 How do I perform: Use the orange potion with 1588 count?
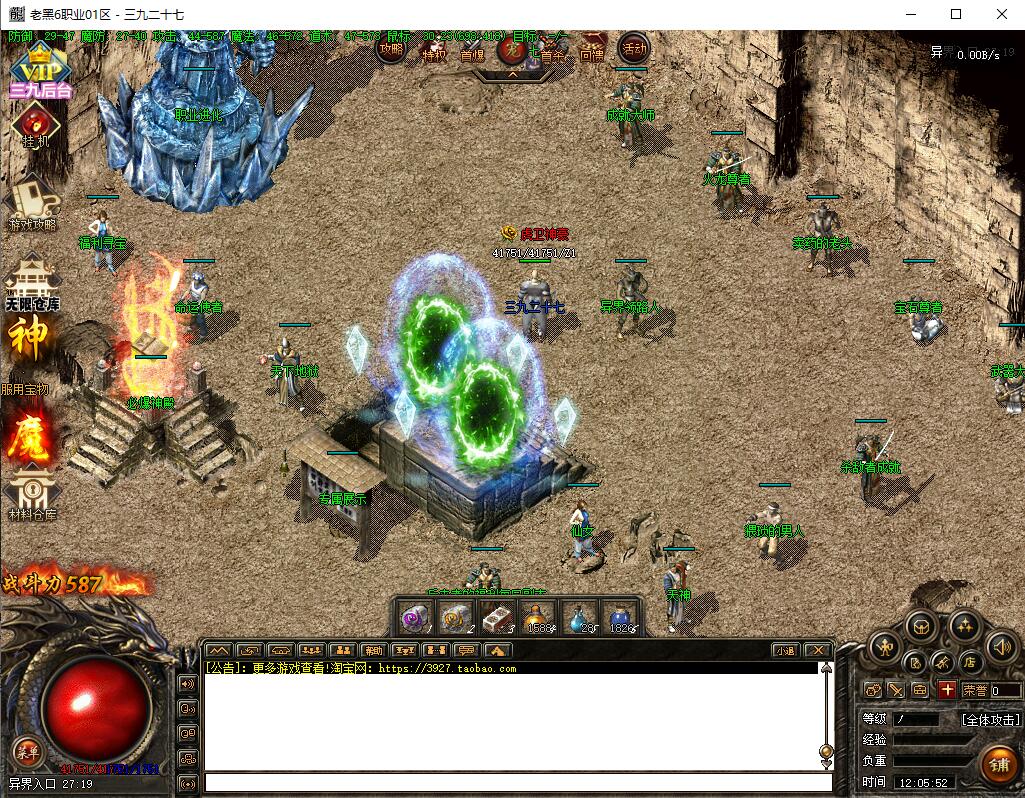[x=538, y=618]
